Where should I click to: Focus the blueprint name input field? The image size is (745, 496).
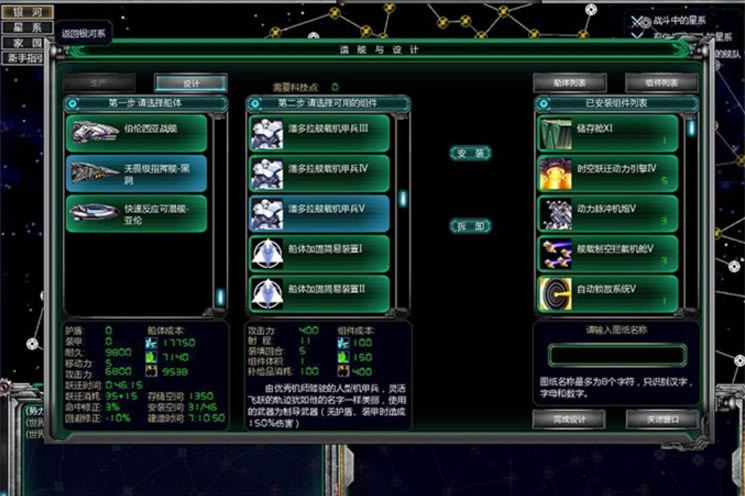(x=617, y=355)
